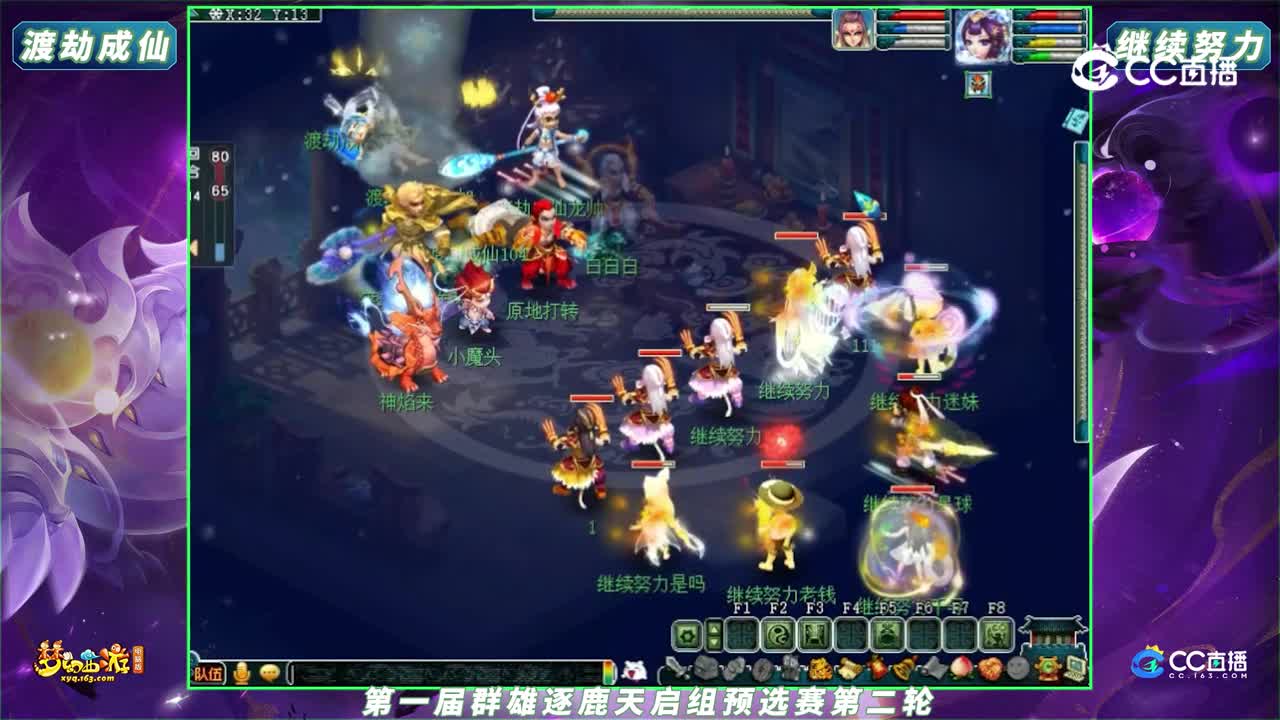
Task: Click the temple icon beside the F8 slot
Action: pos(1052,634)
